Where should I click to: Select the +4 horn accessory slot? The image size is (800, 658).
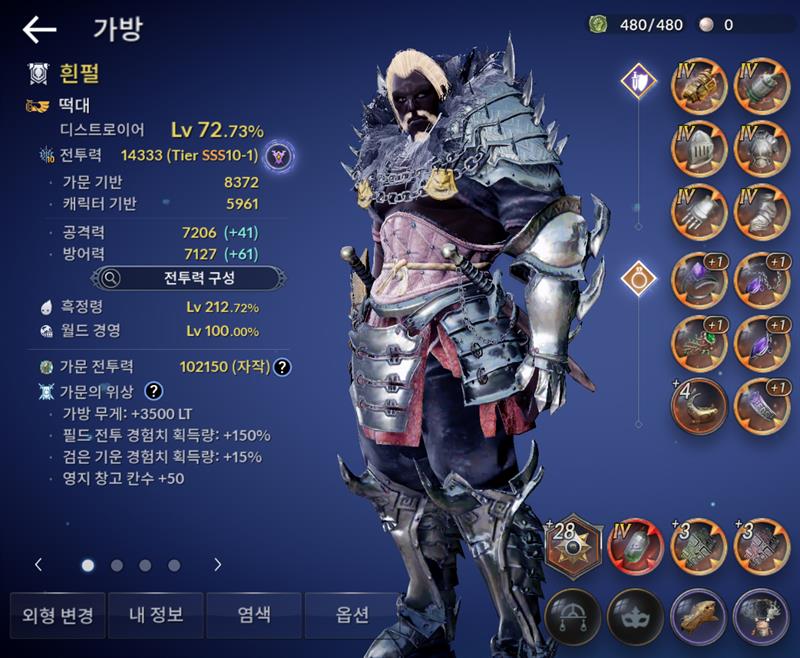(700, 404)
